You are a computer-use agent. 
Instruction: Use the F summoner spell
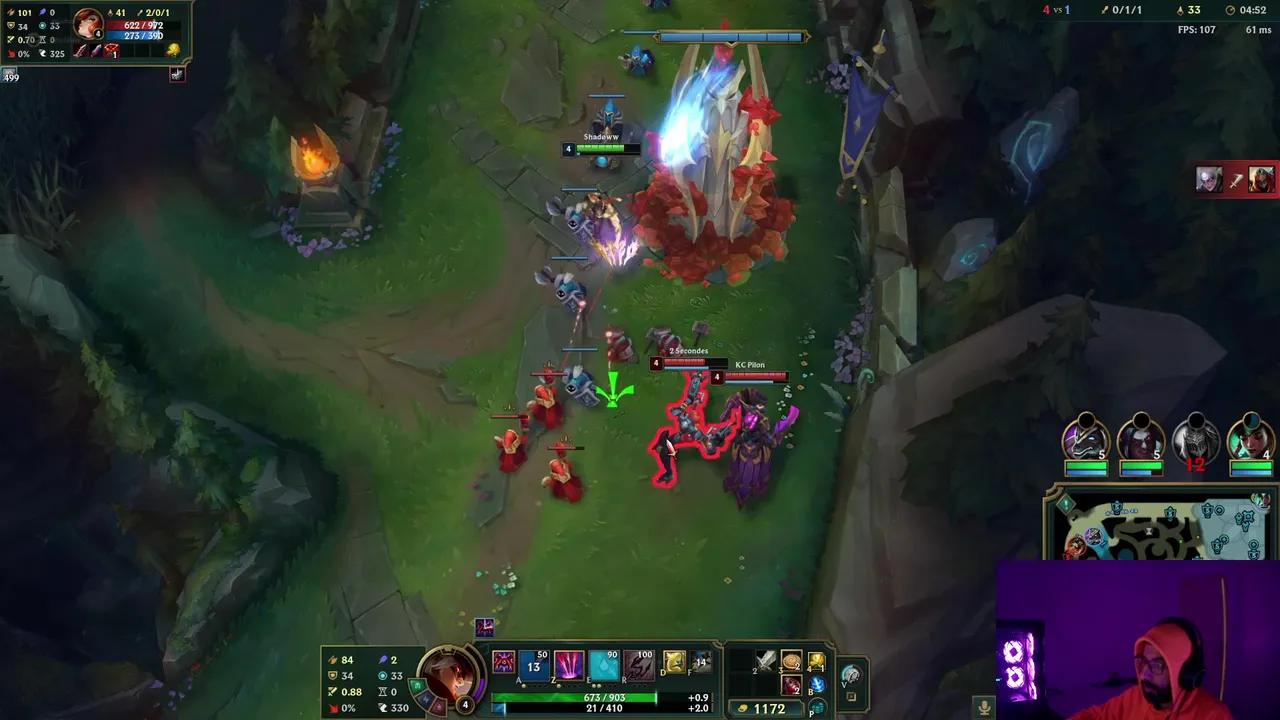(700, 662)
